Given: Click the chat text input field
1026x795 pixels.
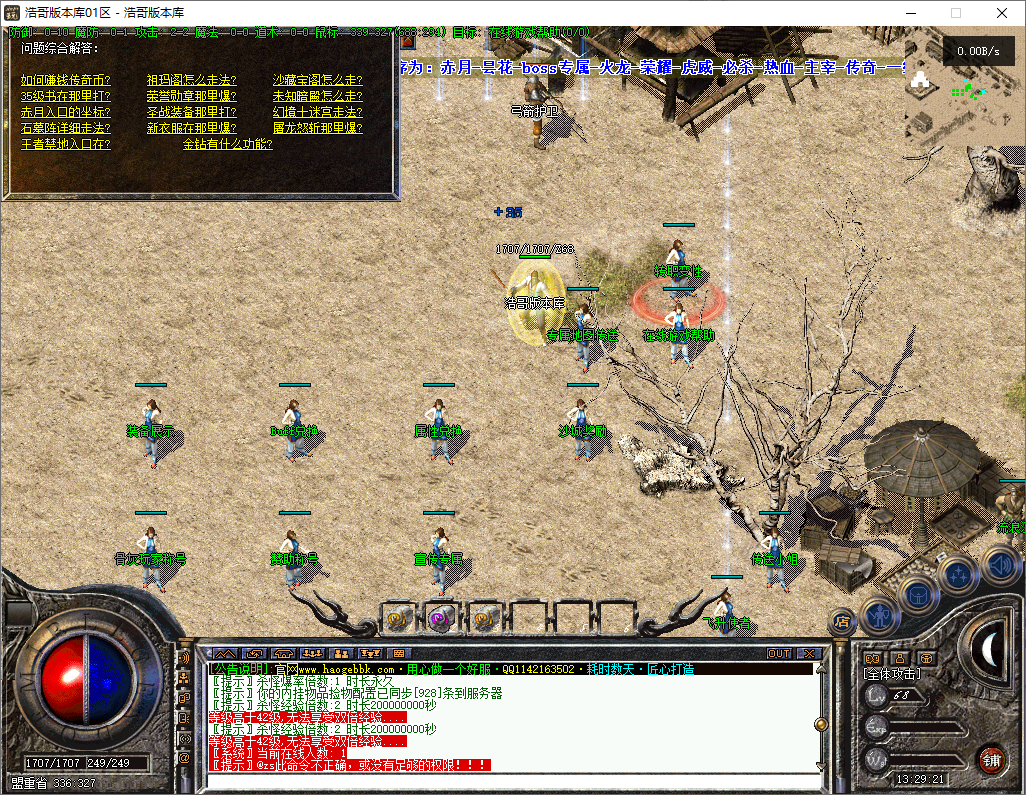Looking at the screenshot, I should point(510,780).
